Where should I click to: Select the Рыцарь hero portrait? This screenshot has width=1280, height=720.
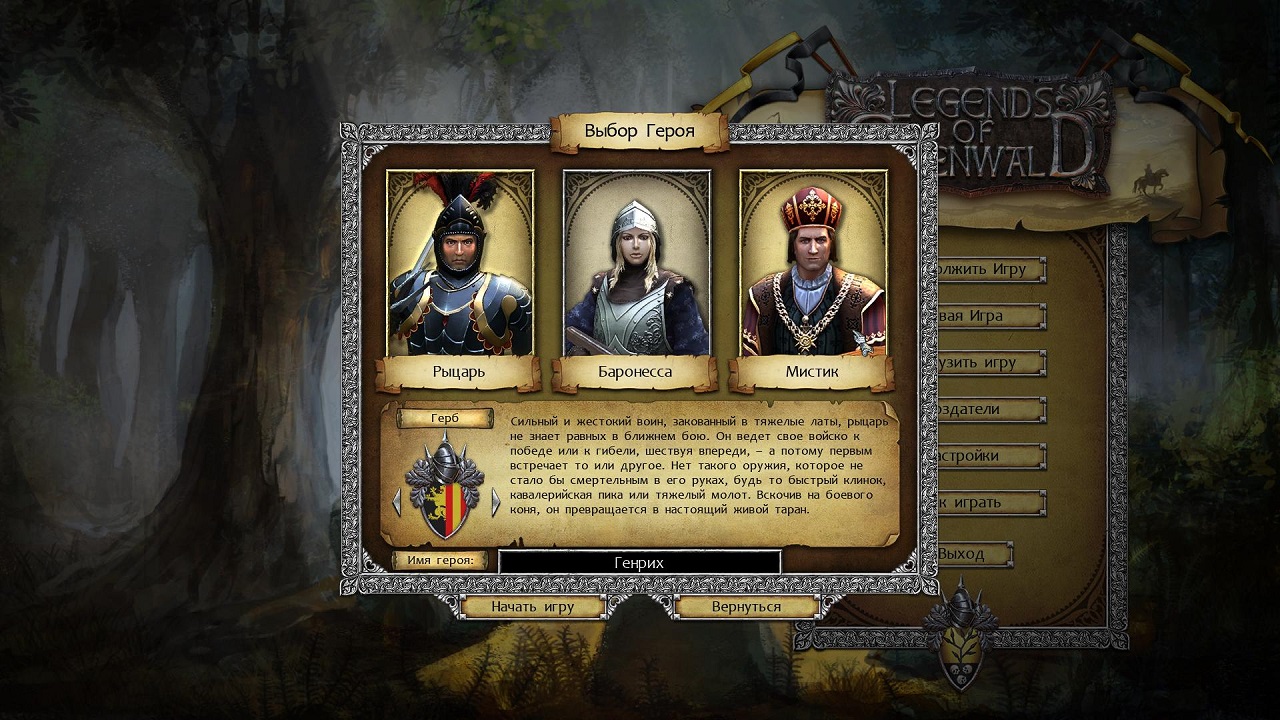(x=460, y=264)
